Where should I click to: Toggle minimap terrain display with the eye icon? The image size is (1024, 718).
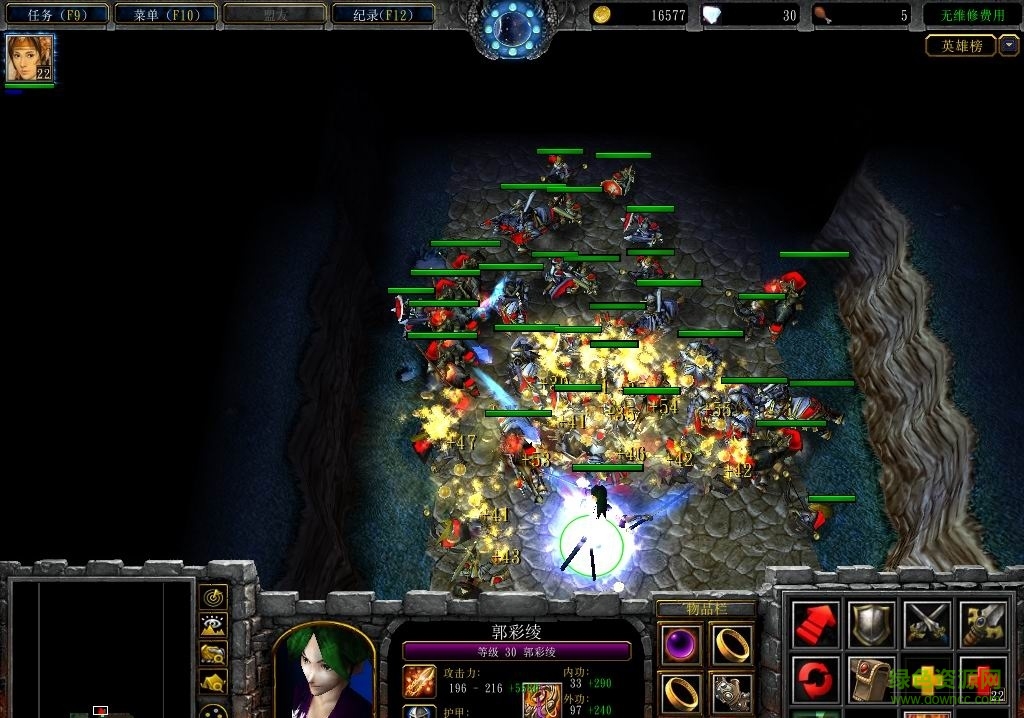(x=212, y=626)
